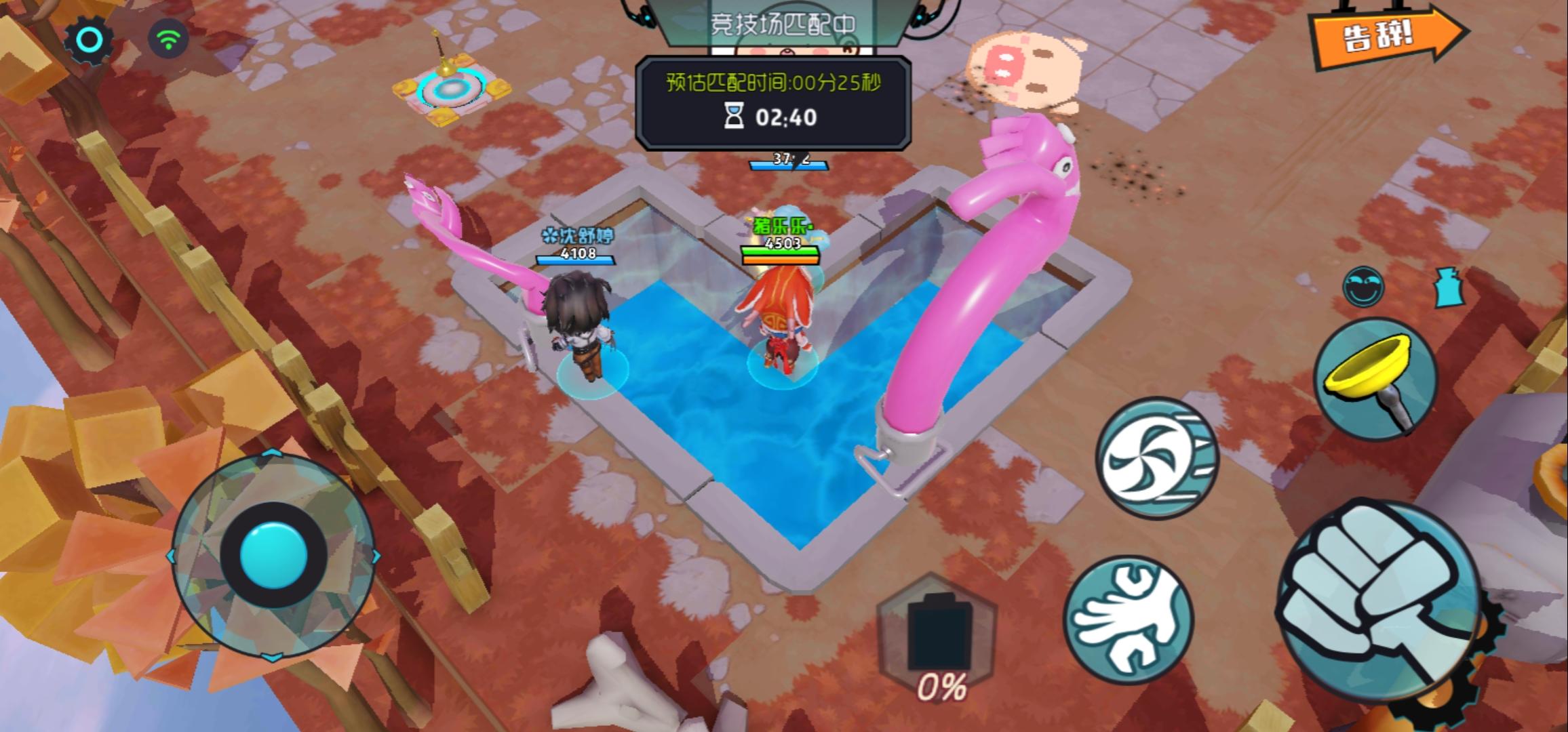
Task: Tap the network signal indicator
Action: (168, 39)
